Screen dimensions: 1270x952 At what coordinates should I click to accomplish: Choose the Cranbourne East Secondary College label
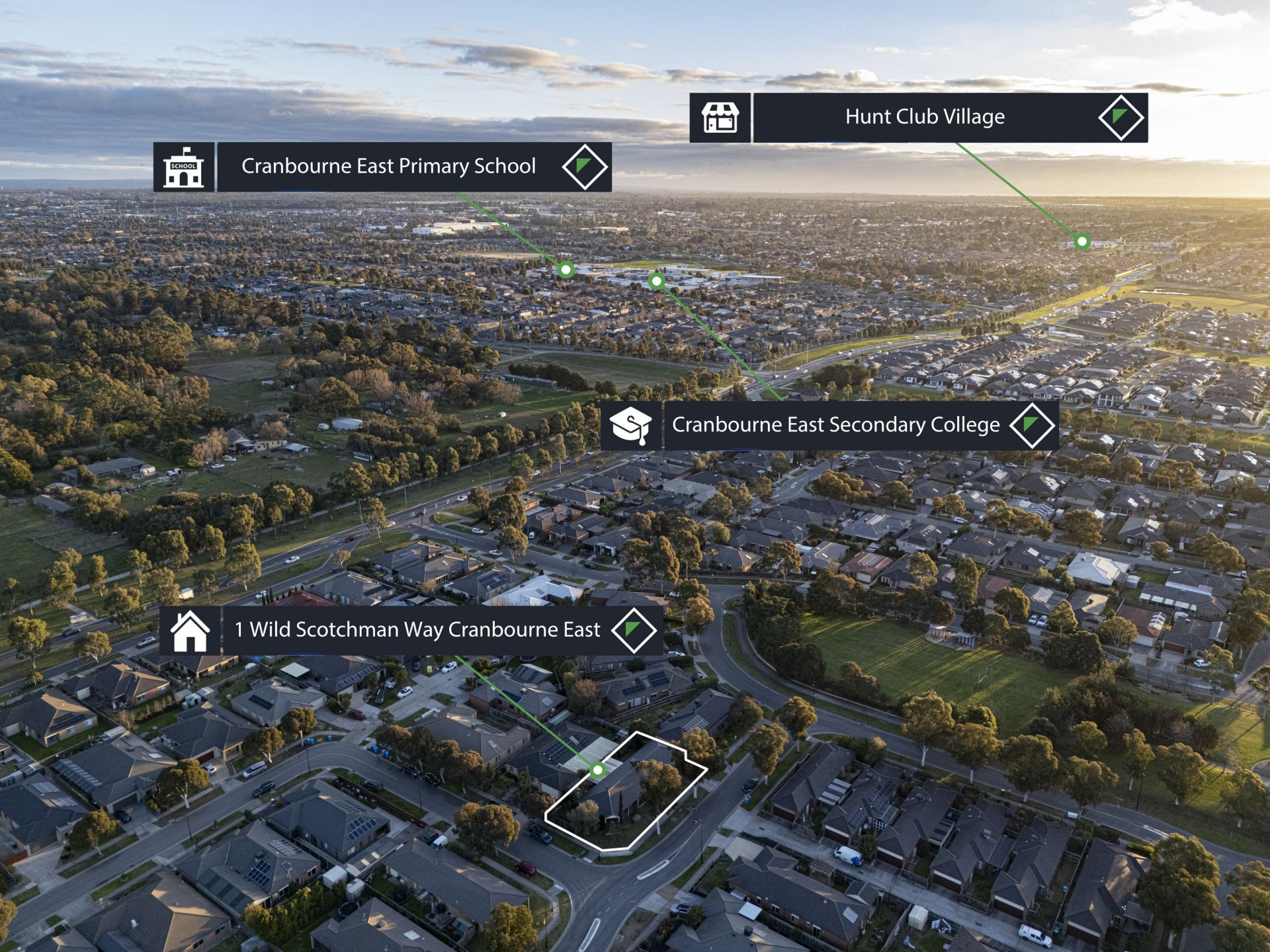point(835,424)
